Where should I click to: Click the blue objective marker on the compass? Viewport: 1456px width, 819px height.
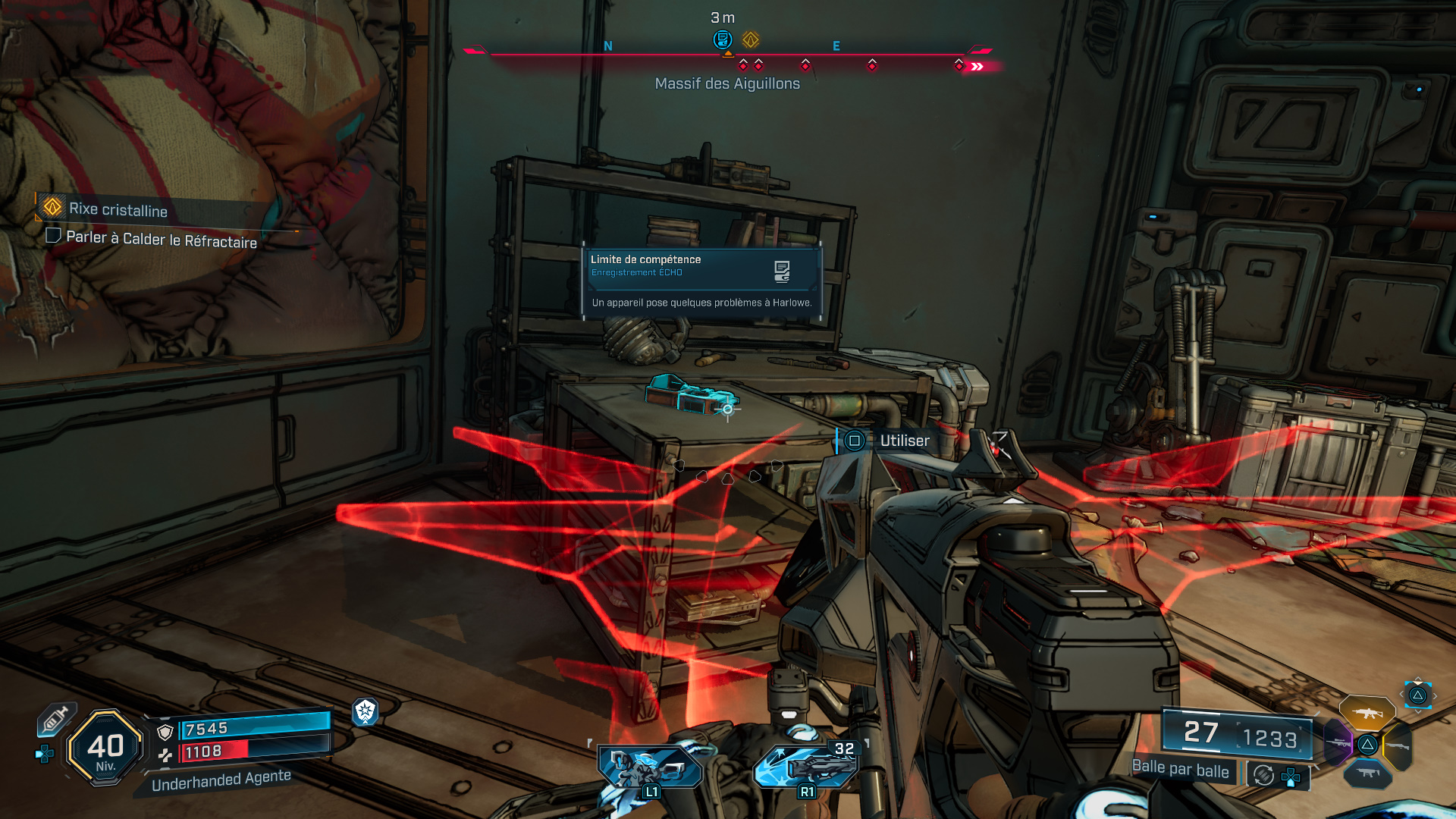[x=722, y=39]
